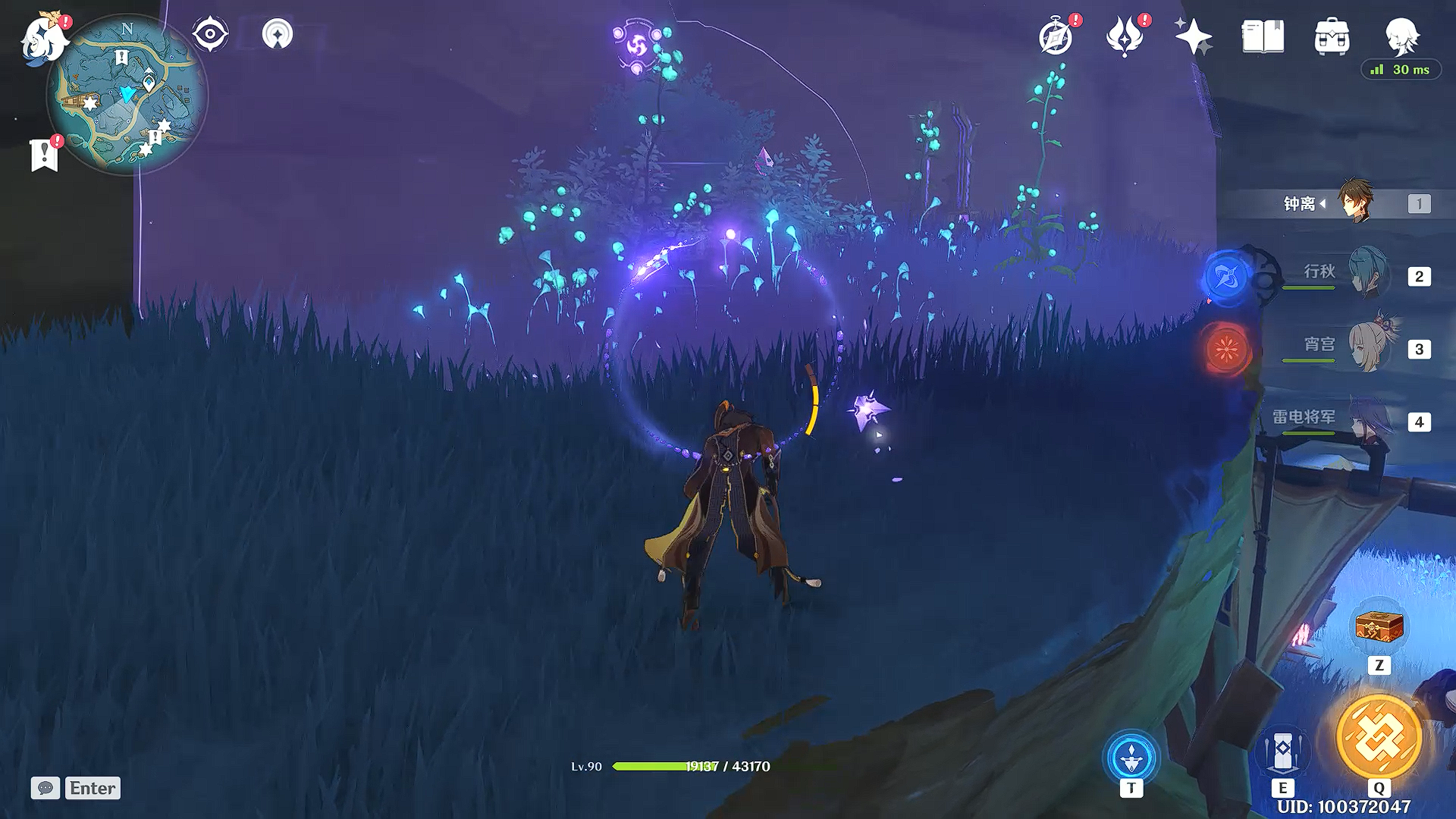Toggle elemental sight eye icon
This screenshot has width=1456, height=819.
coord(210,34)
